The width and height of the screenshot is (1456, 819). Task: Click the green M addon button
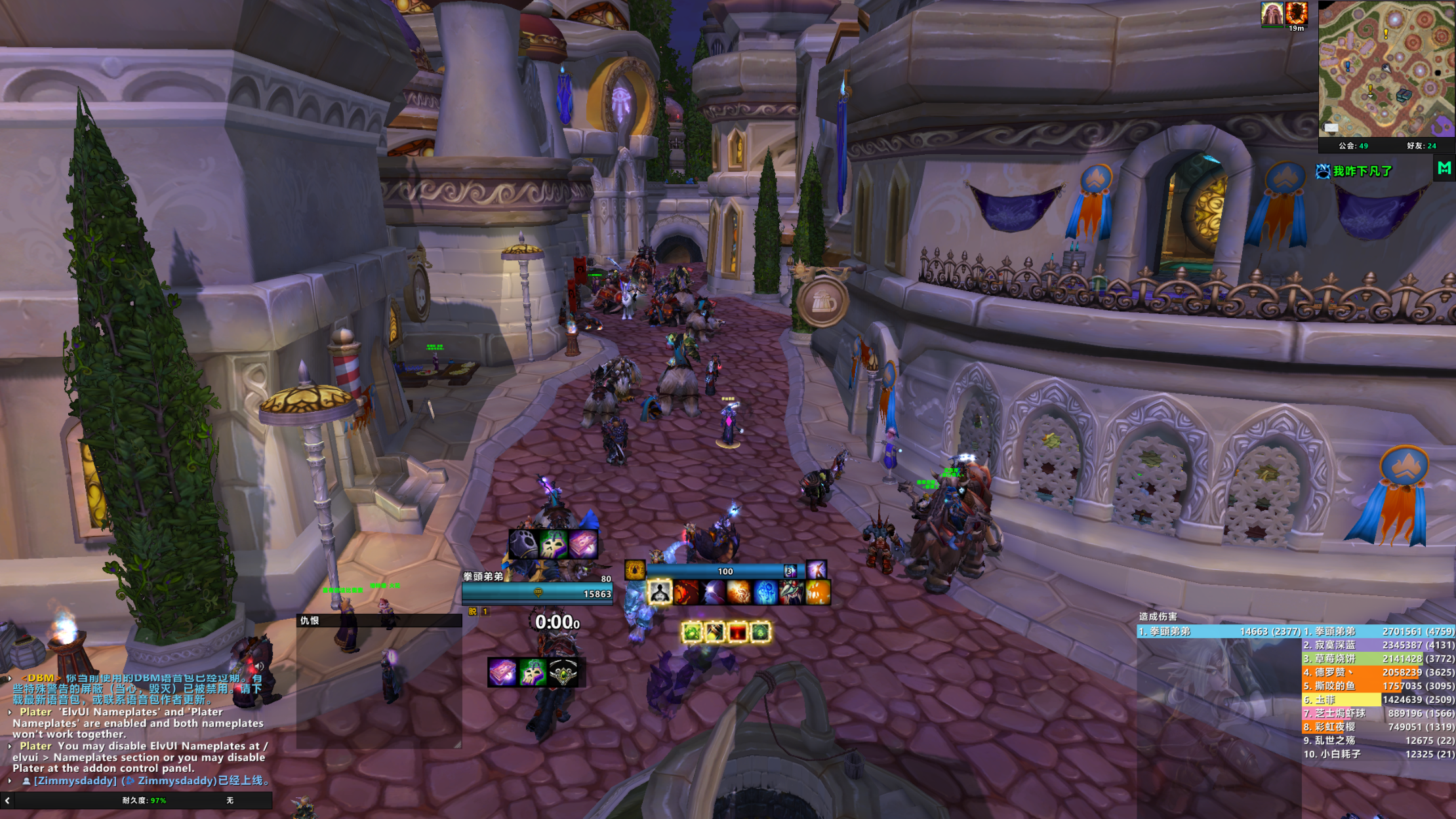pyautogui.click(x=1444, y=169)
